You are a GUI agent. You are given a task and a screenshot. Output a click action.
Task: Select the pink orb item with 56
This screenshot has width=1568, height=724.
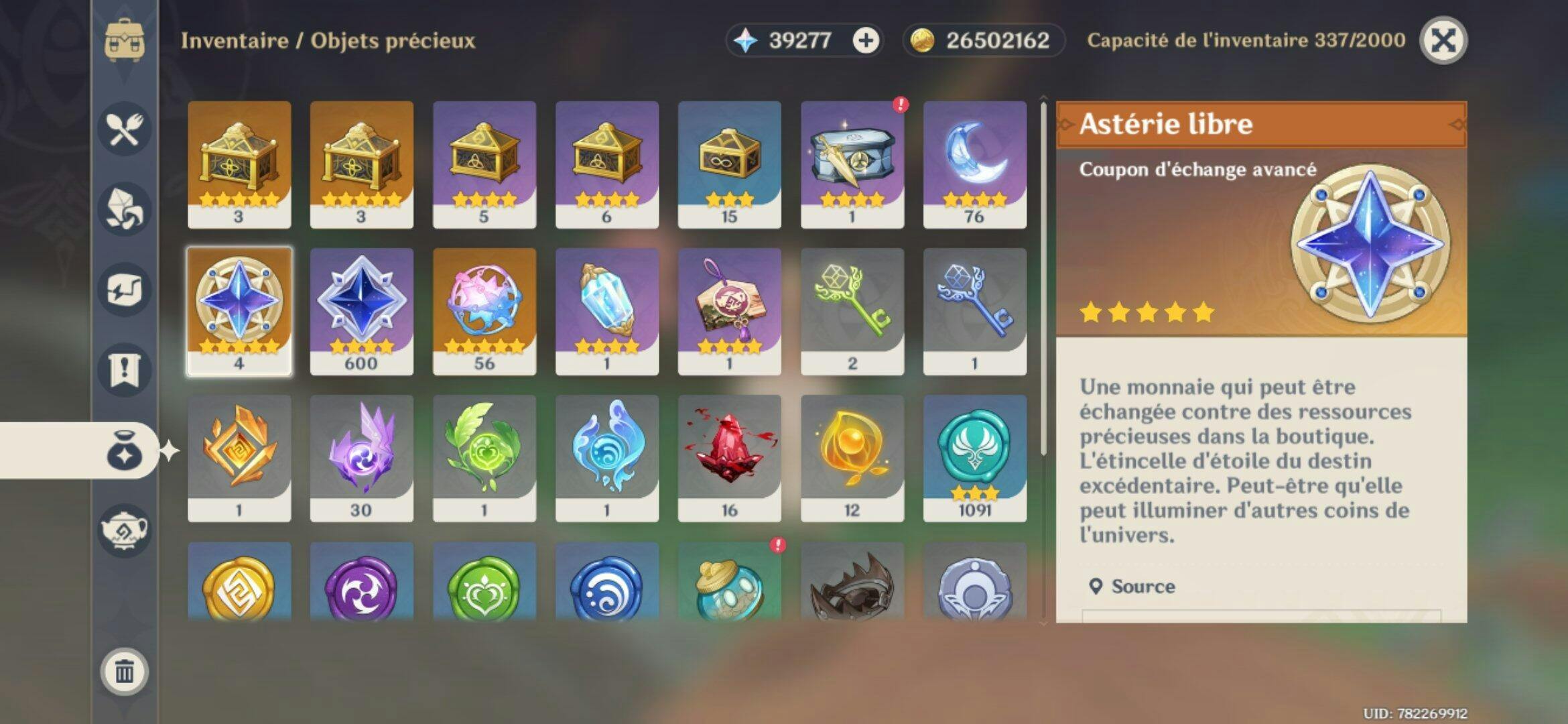pos(484,311)
